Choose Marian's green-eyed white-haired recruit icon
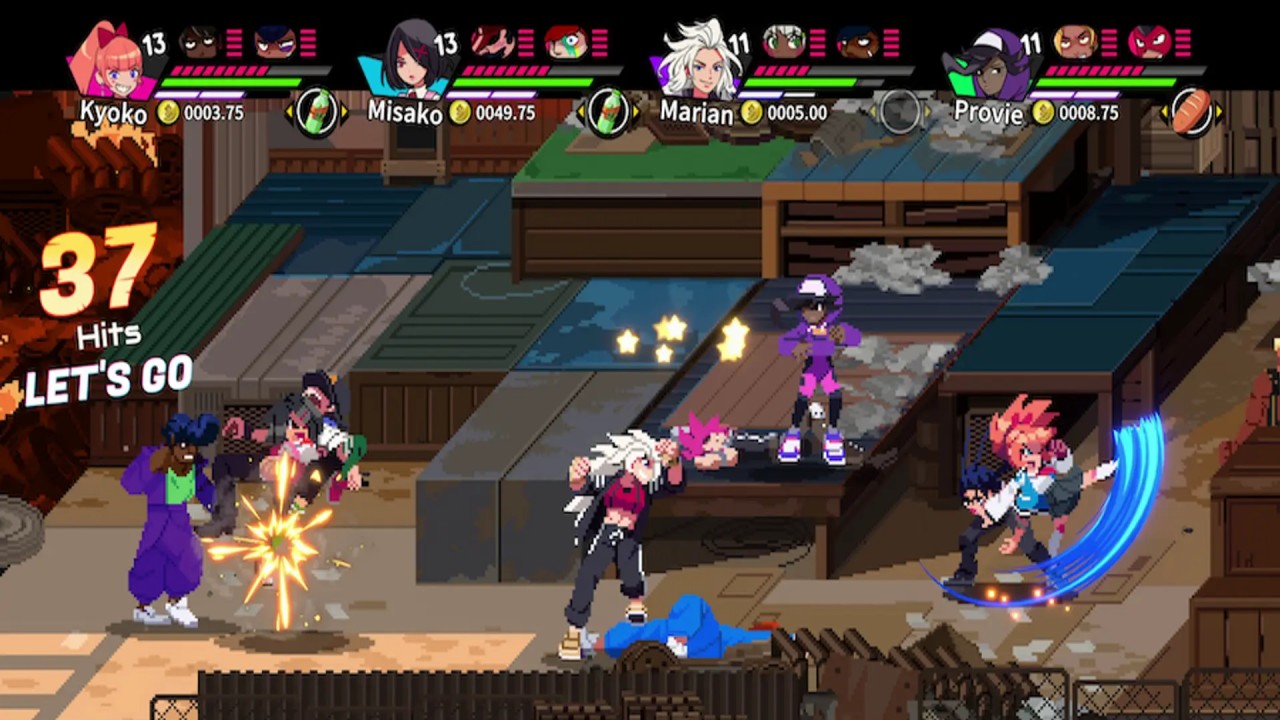Viewport: 1280px width, 720px height. click(x=783, y=42)
